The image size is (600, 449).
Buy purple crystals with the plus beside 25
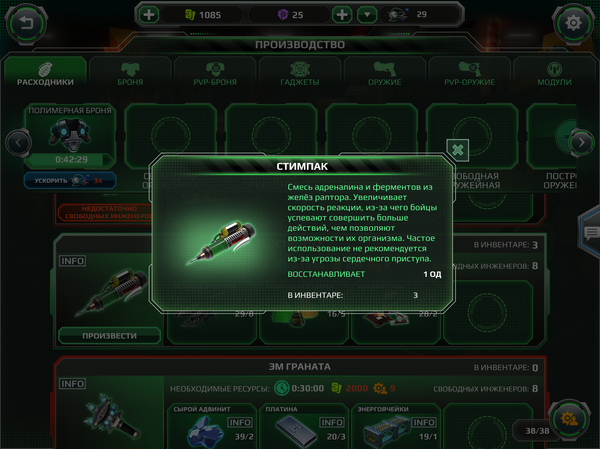point(341,15)
